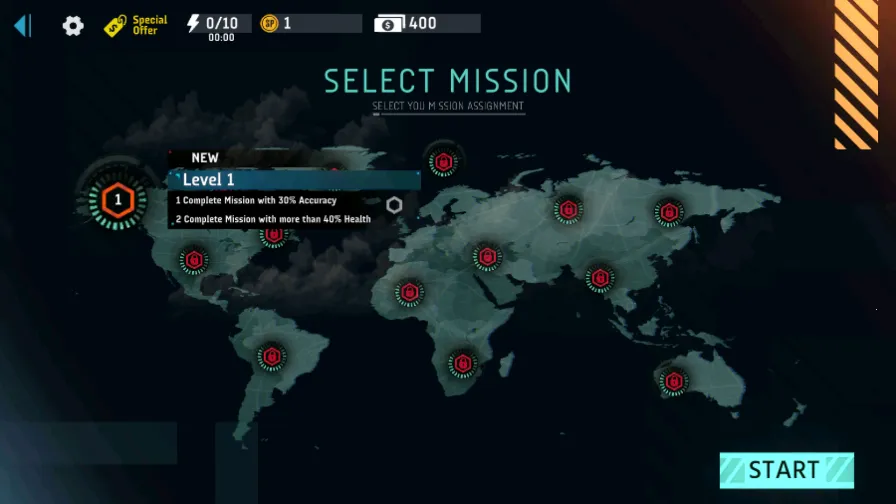Select the Level 1 mission node
Screen dimensions: 896x504
(x=118, y=200)
